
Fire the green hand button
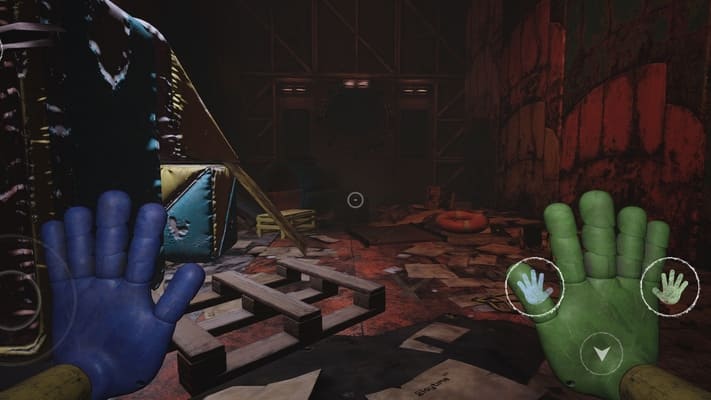click(669, 287)
